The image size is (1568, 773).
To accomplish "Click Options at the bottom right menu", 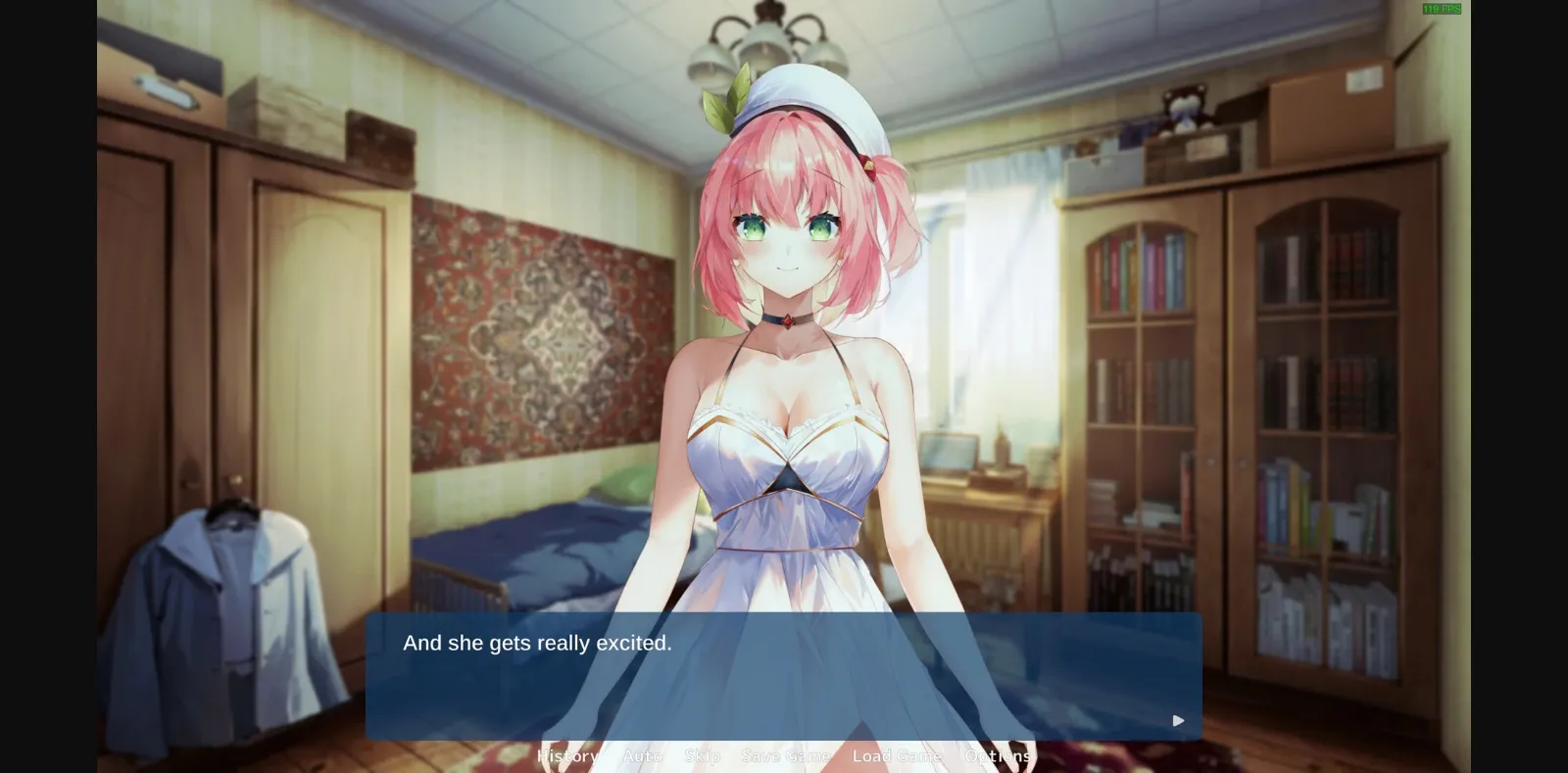I will coord(998,755).
